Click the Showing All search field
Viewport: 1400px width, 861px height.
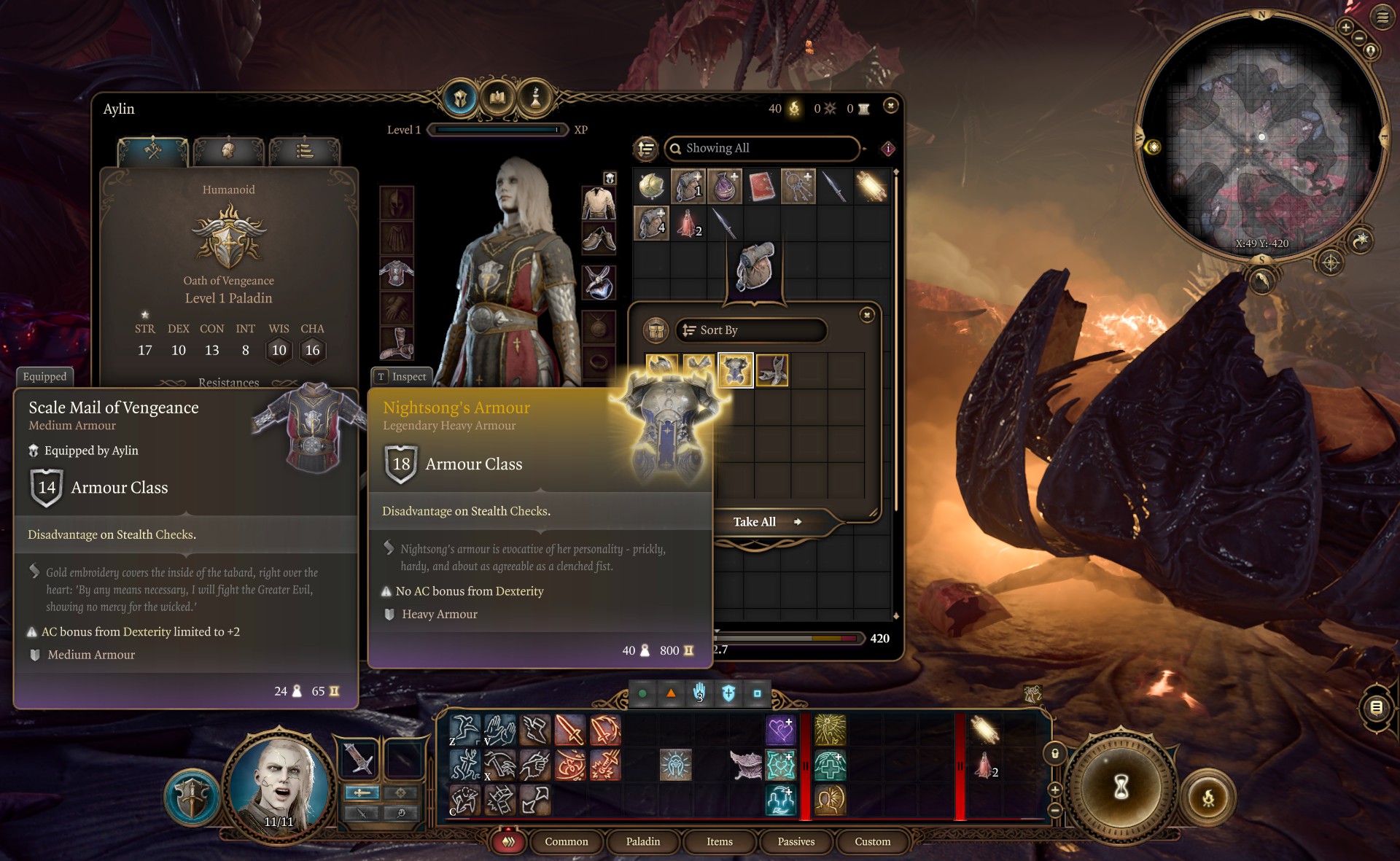[762, 148]
